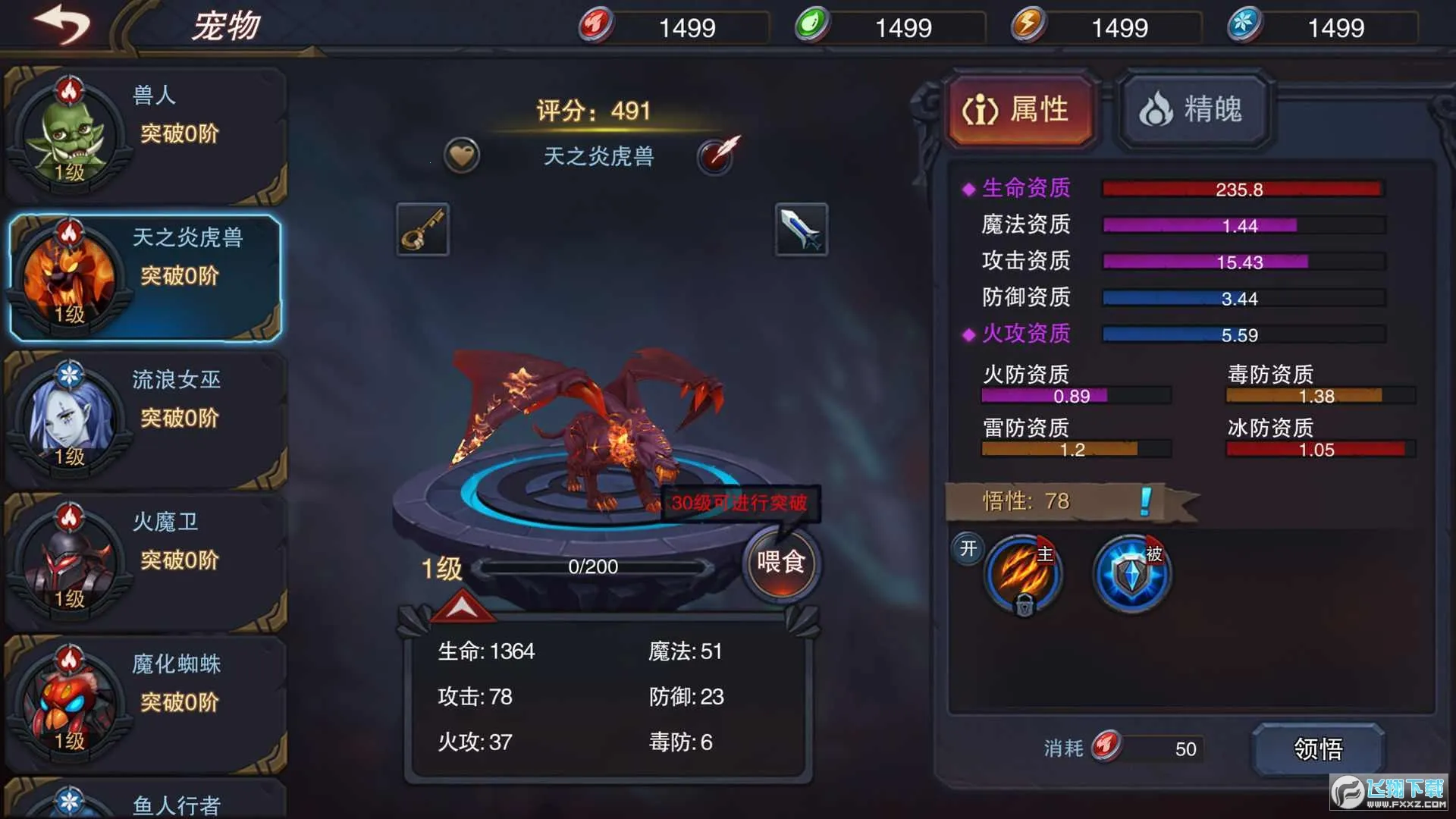Click the 0/200 experience progress bar
The height and width of the screenshot is (819, 1456).
click(x=594, y=566)
